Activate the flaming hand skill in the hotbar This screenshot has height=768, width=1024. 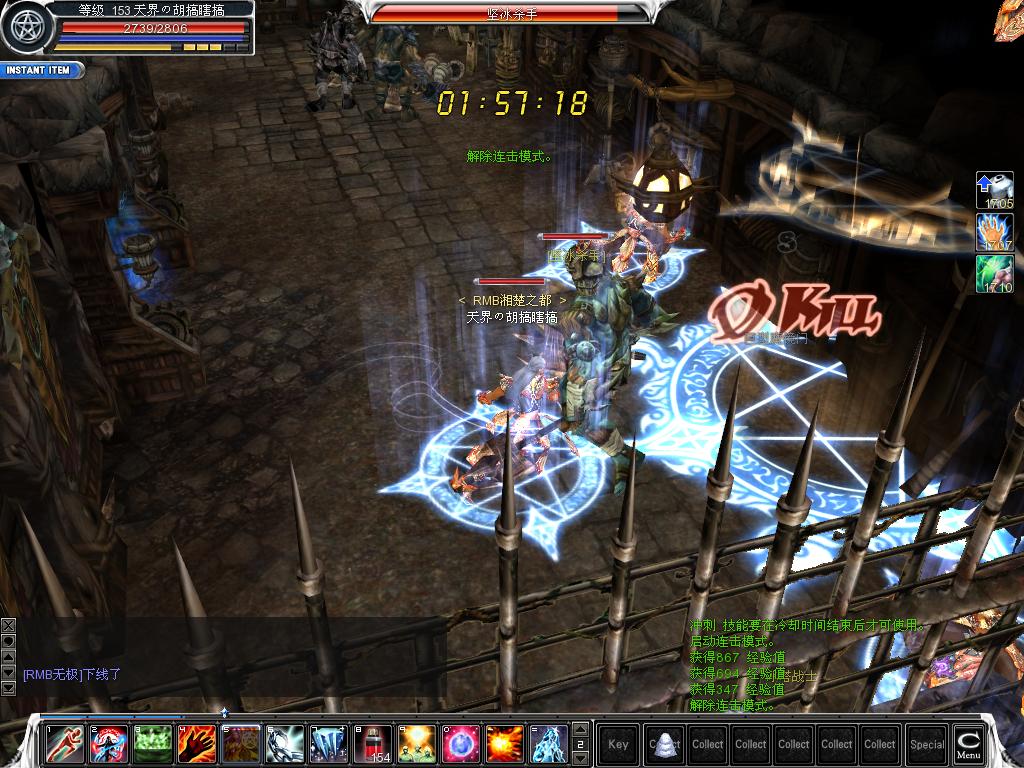[x=197, y=743]
